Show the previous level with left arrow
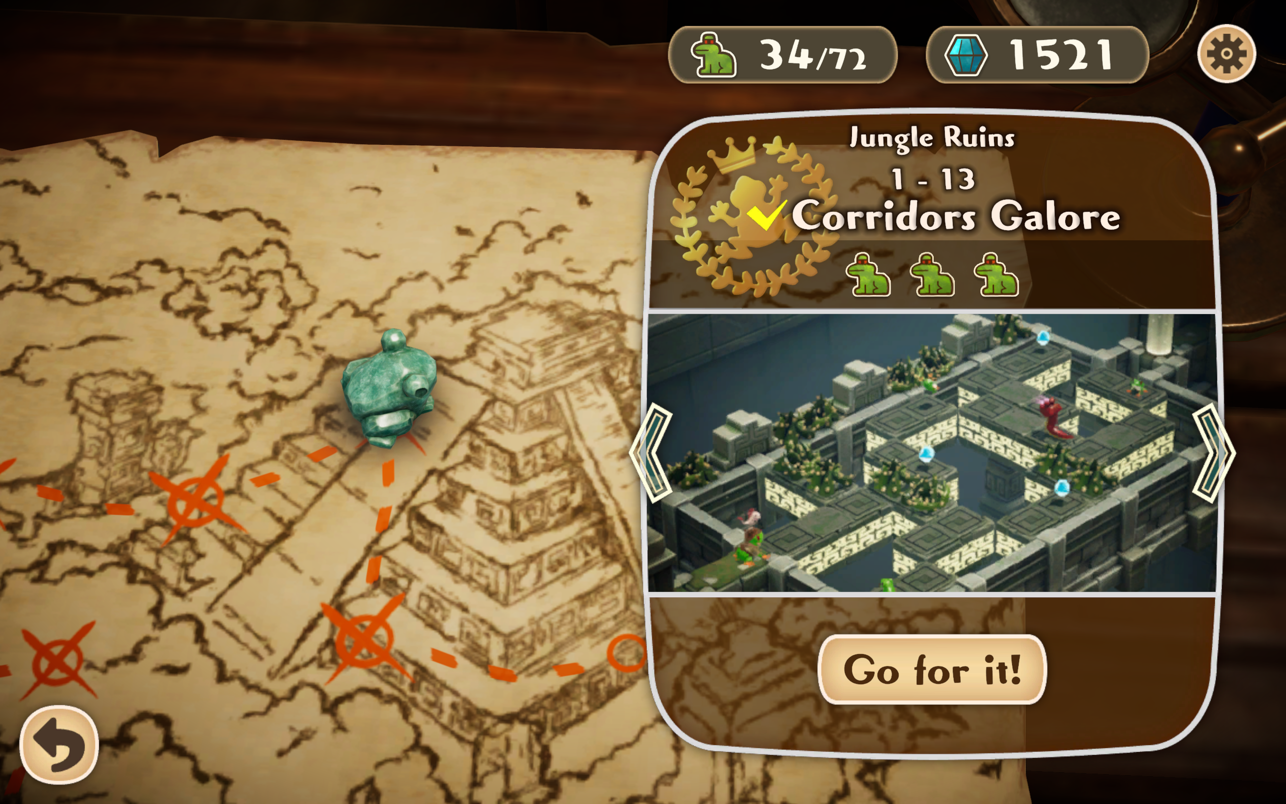1286x804 pixels. click(652, 453)
